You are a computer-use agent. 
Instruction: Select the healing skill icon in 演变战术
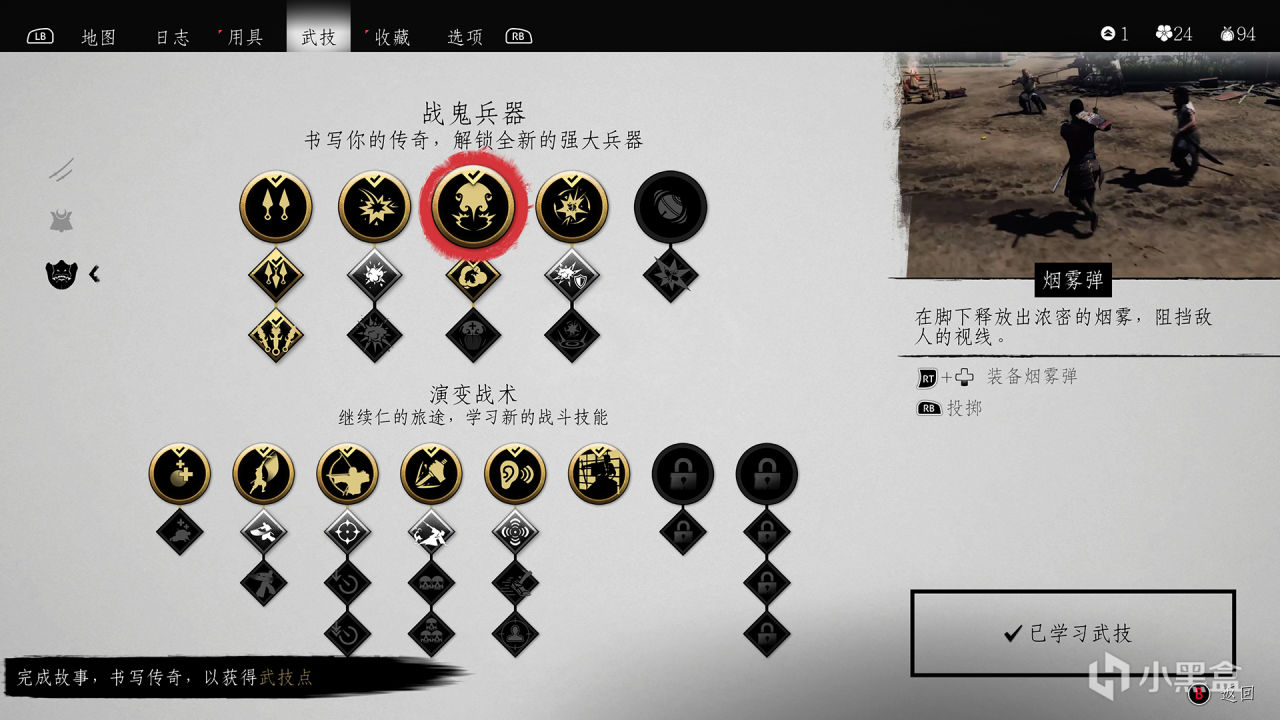tap(177, 473)
